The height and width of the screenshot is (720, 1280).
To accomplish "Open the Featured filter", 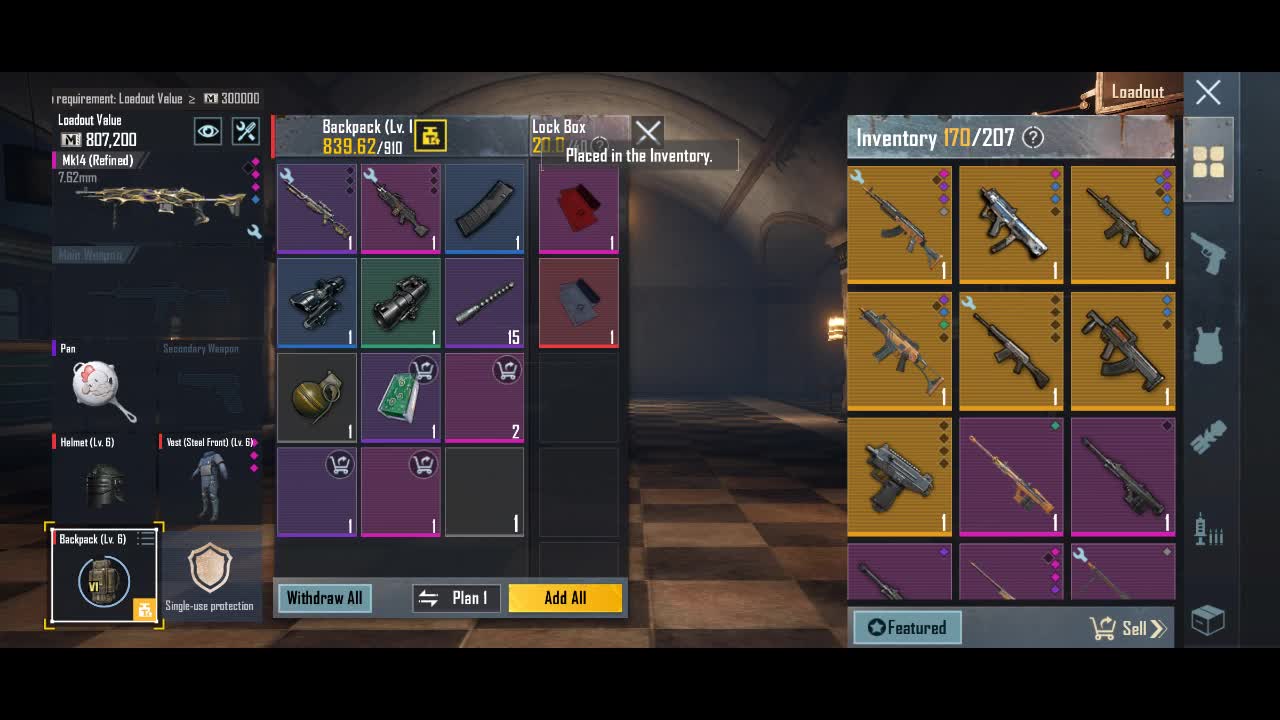I will [907, 628].
